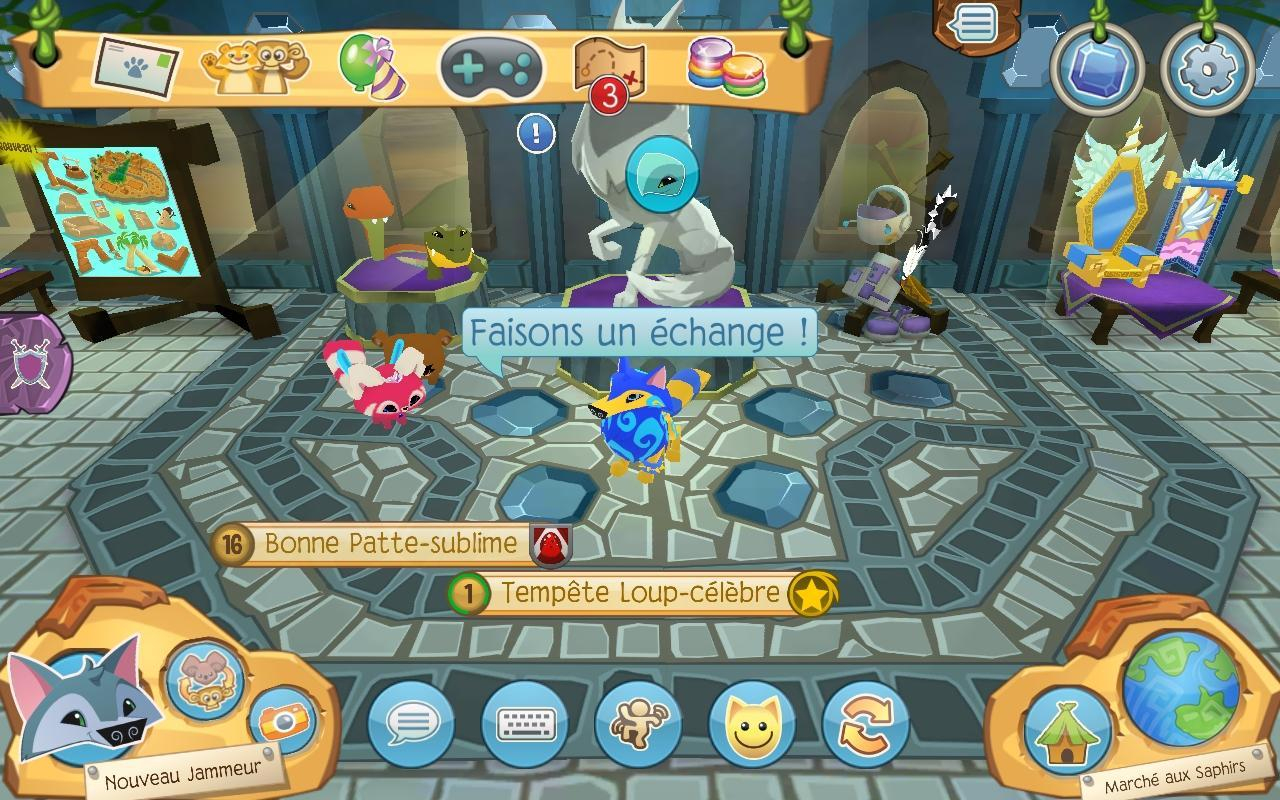Open the cat emoji emotes button
The width and height of the screenshot is (1280, 800).
click(x=751, y=722)
